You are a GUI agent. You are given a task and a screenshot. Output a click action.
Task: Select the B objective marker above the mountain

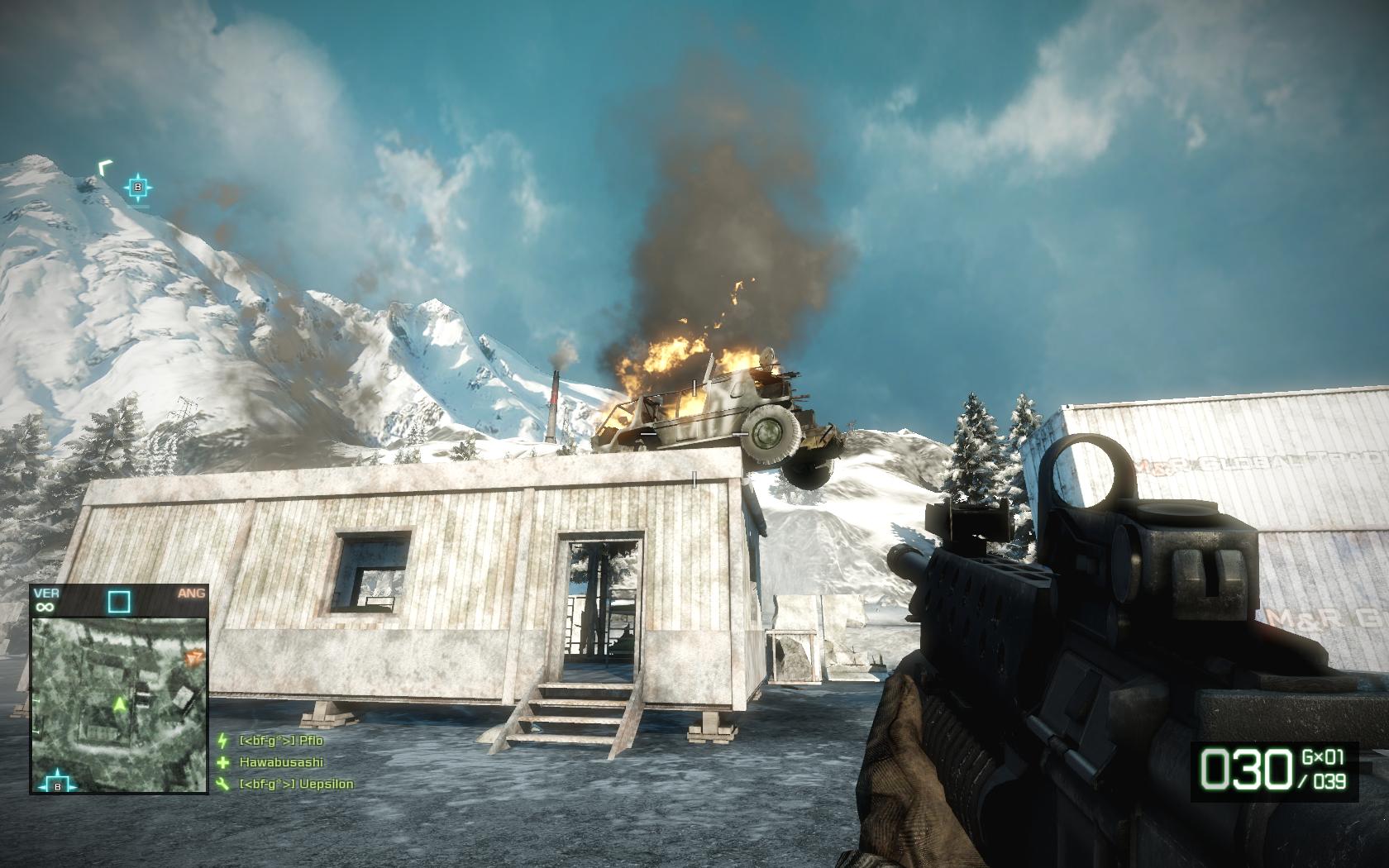click(138, 188)
